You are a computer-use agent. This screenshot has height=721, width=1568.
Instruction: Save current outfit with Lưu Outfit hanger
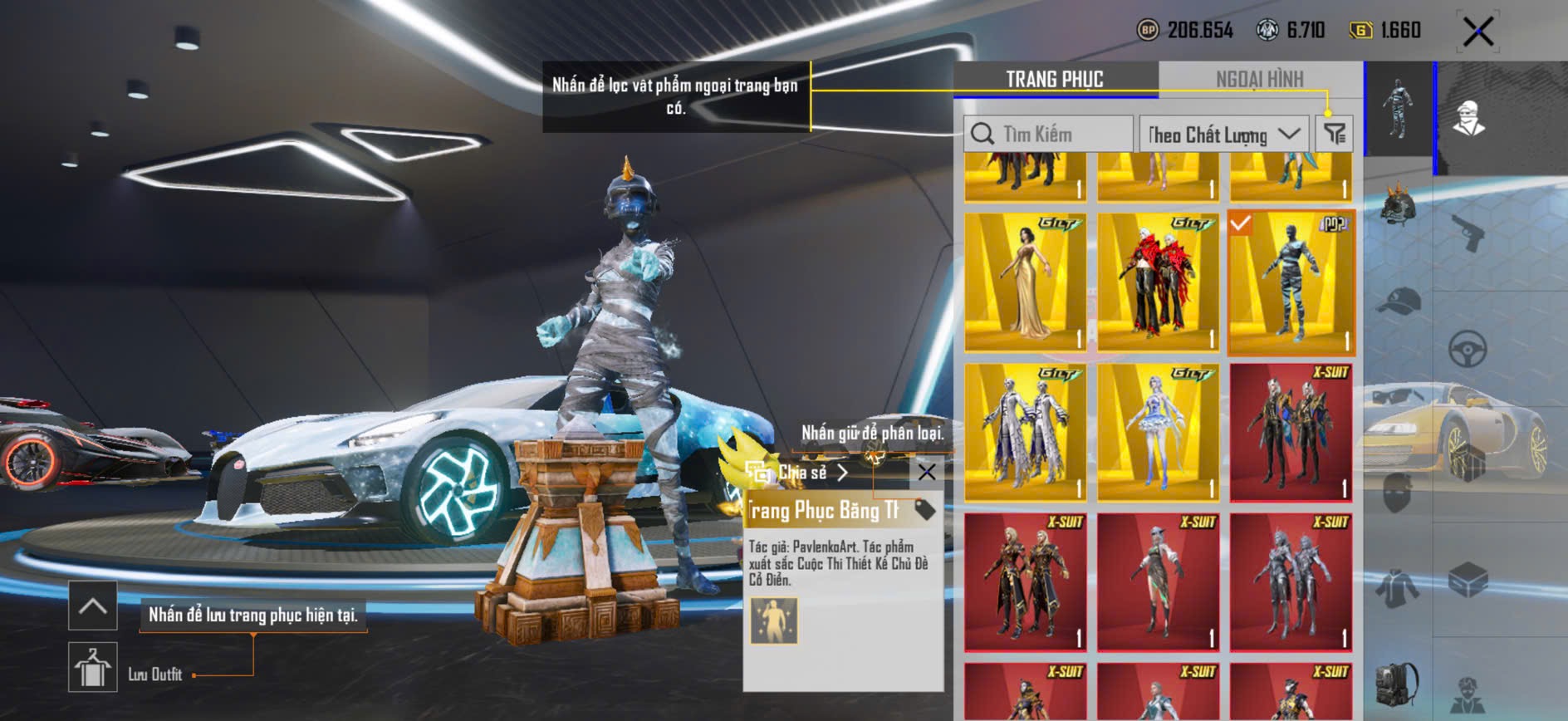point(92,667)
